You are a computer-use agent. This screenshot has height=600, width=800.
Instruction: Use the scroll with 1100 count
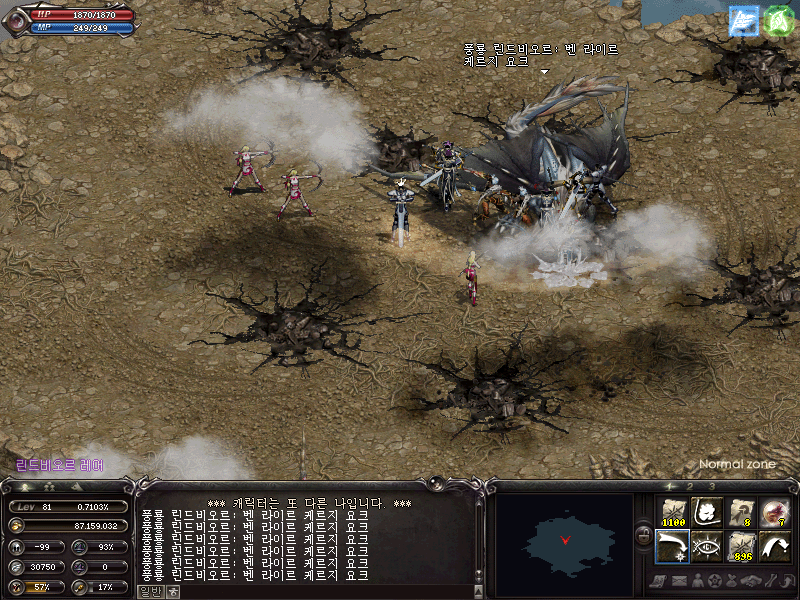coord(672,511)
